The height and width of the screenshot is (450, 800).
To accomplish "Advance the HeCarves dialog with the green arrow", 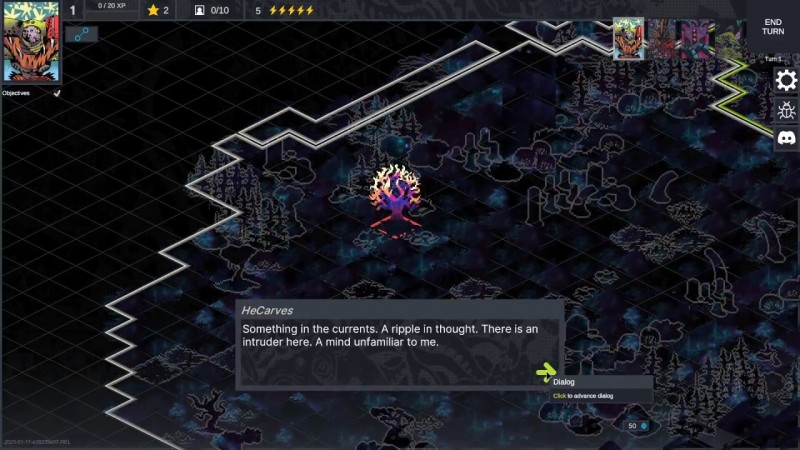I will (x=545, y=374).
